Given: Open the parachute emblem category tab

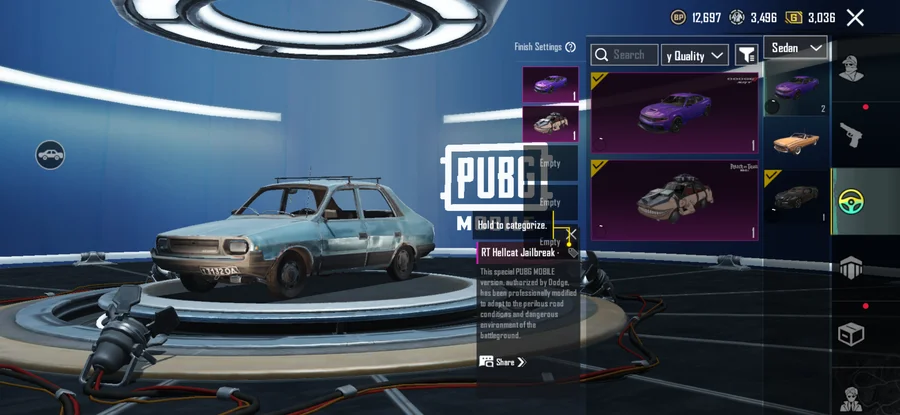Looking at the screenshot, I should click(852, 267).
